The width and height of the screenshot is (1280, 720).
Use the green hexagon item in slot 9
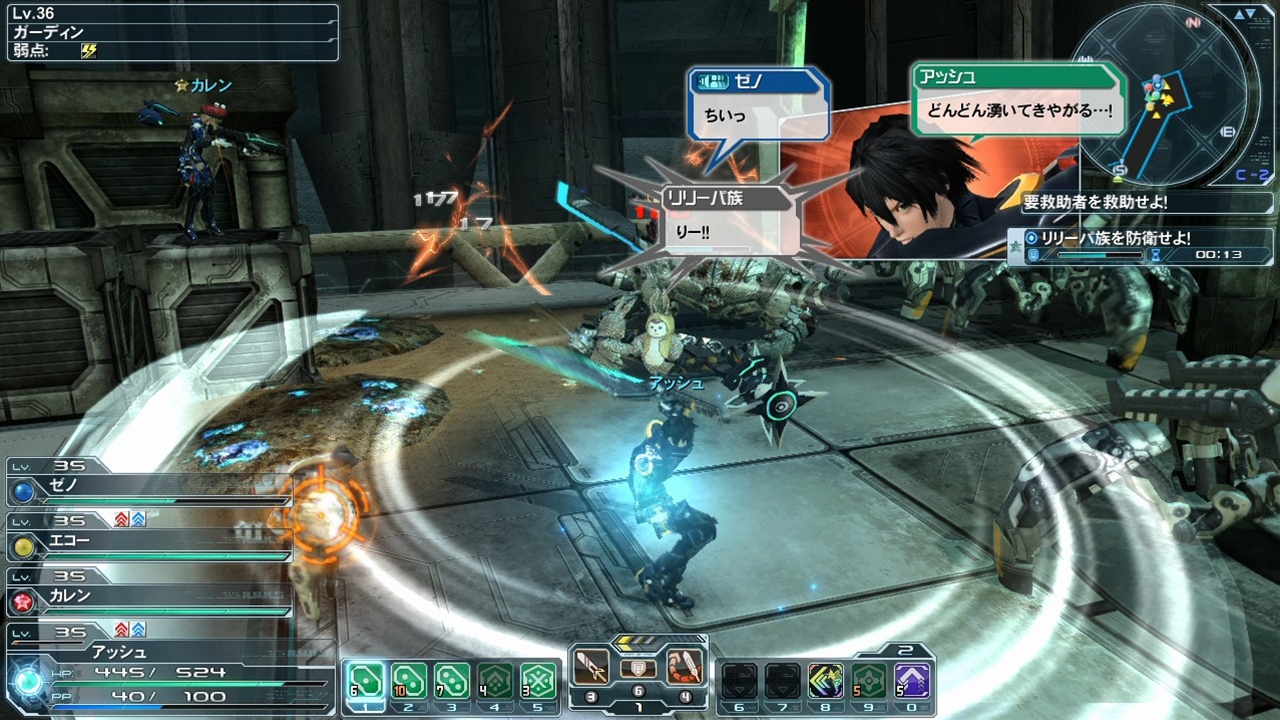tap(869, 681)
